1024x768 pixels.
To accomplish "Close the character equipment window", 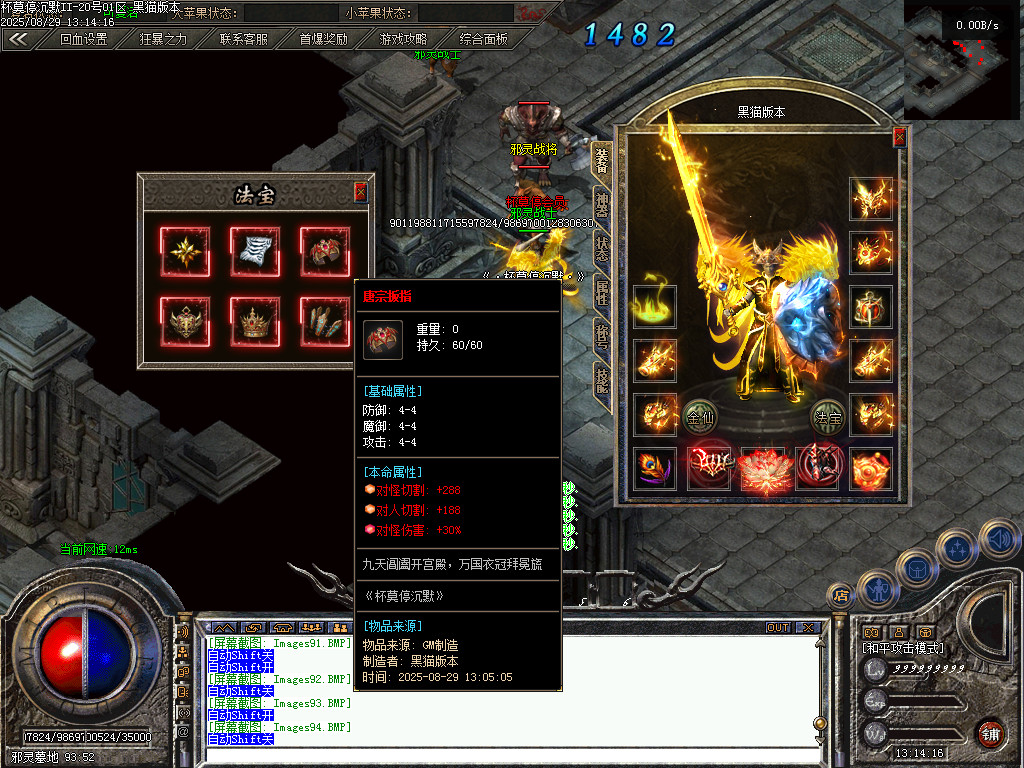I will pos(899,137).
